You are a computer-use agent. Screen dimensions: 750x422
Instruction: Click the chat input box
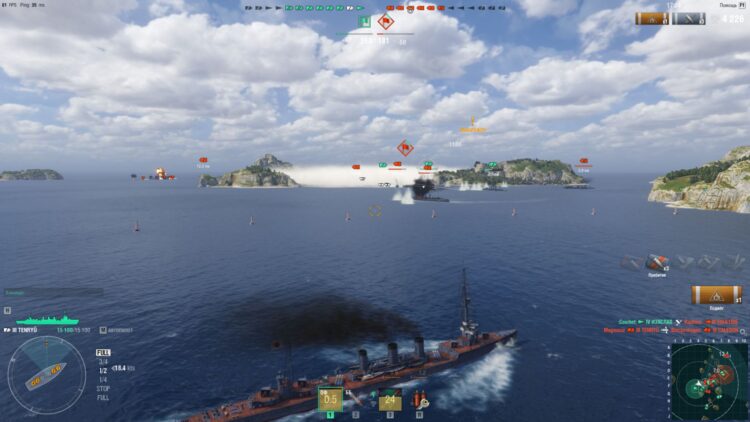click(52, 292)
